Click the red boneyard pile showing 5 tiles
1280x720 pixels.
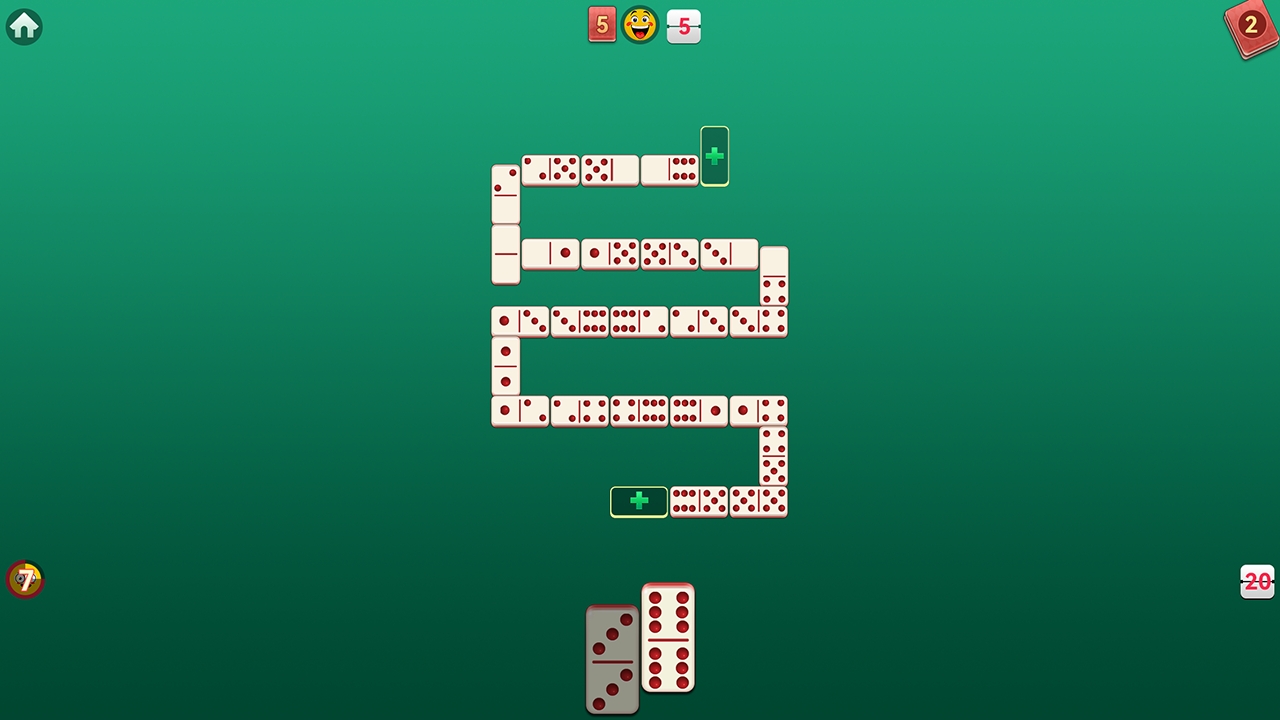point(602,24)
